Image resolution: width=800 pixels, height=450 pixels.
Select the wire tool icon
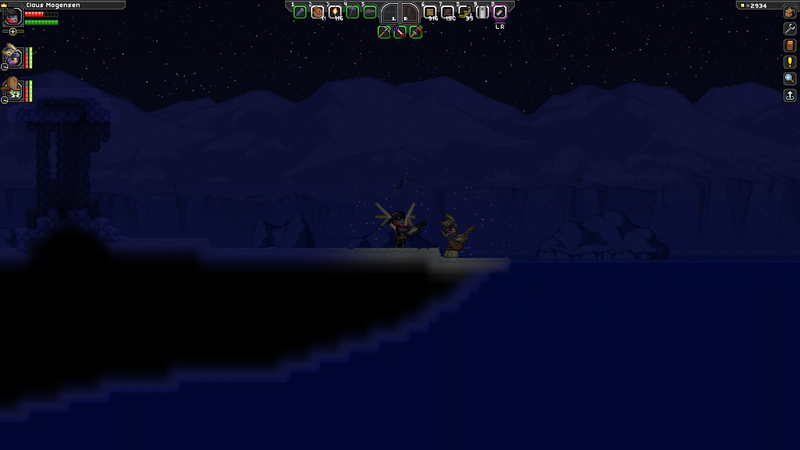(399, 32)
